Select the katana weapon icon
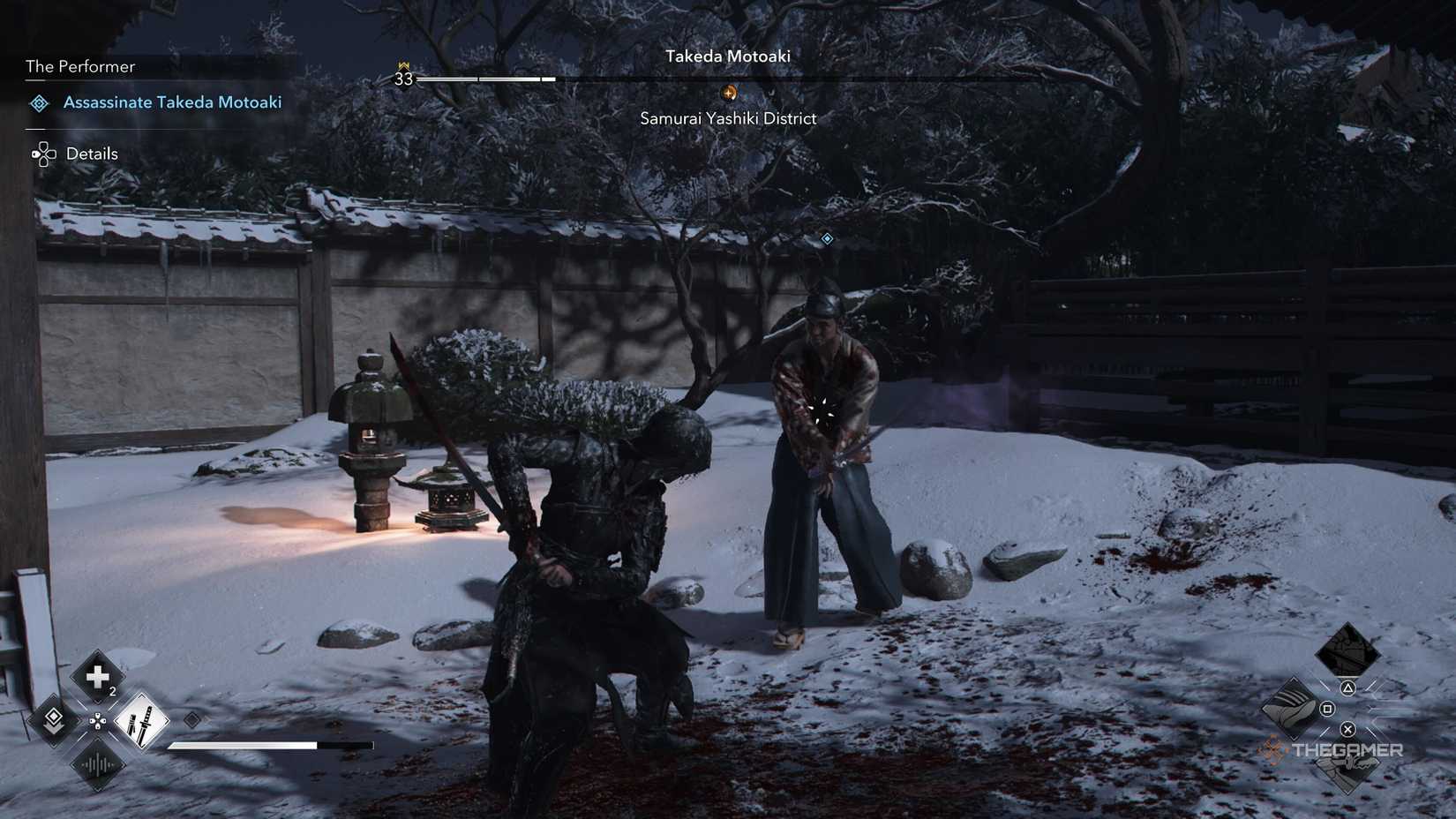1456x819 pixels. click(141, 721)
